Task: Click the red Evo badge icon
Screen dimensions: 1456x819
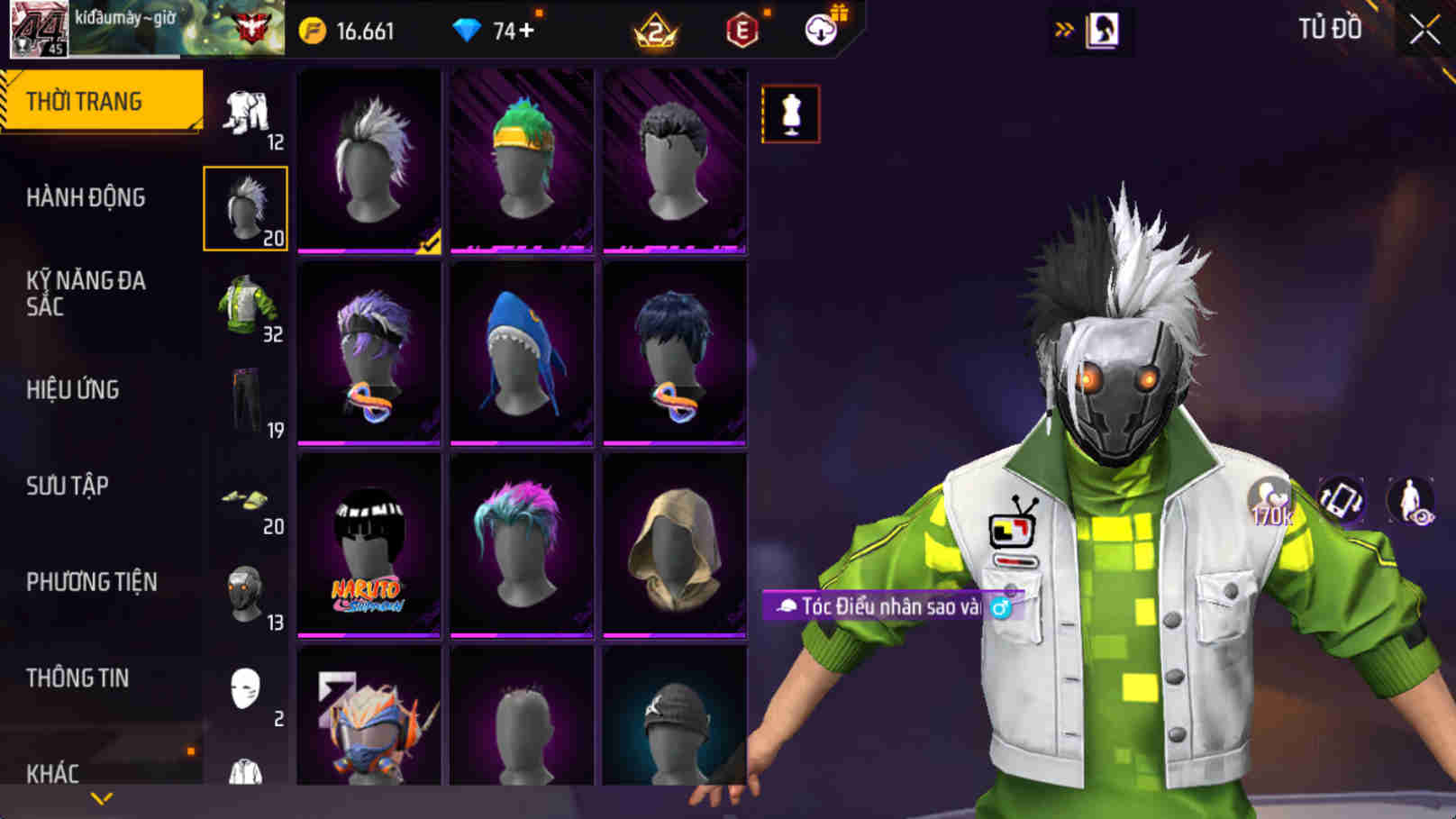Action: click(741, 30)
